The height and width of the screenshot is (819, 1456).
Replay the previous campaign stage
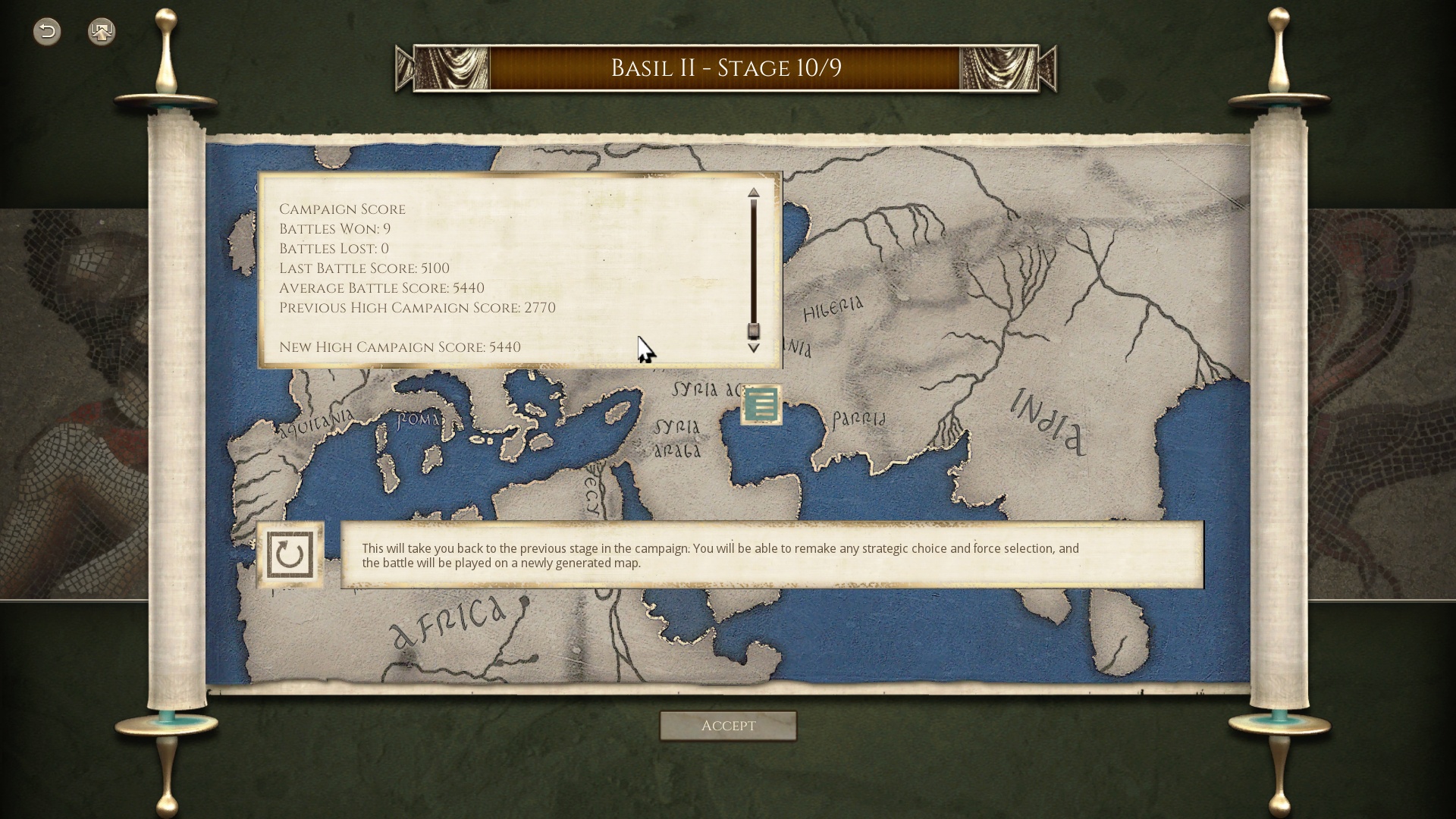(290, 555)
